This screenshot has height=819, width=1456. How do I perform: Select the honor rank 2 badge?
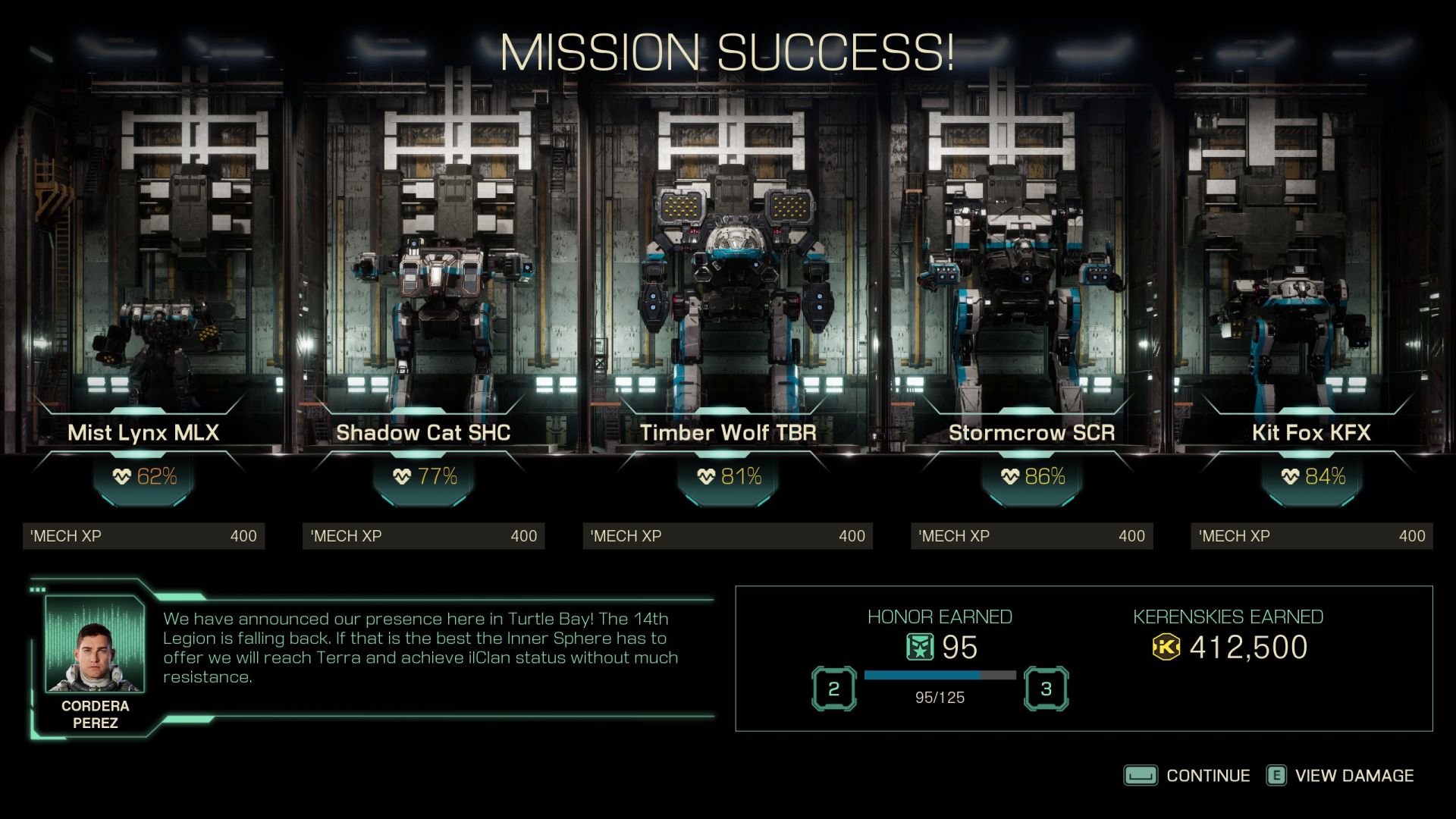[834, 689]
